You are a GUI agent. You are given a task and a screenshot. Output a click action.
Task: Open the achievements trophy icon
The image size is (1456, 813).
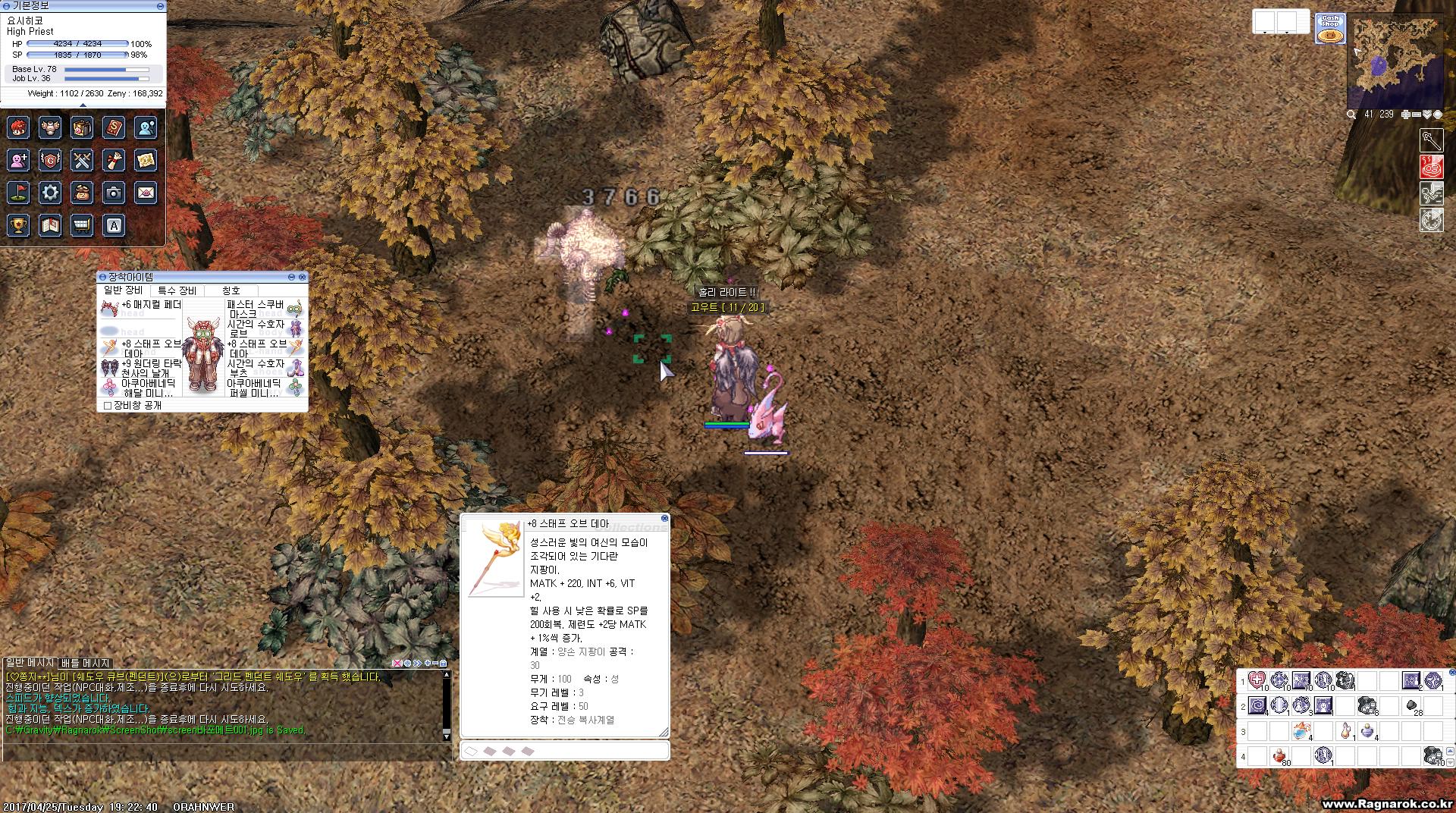18,225
